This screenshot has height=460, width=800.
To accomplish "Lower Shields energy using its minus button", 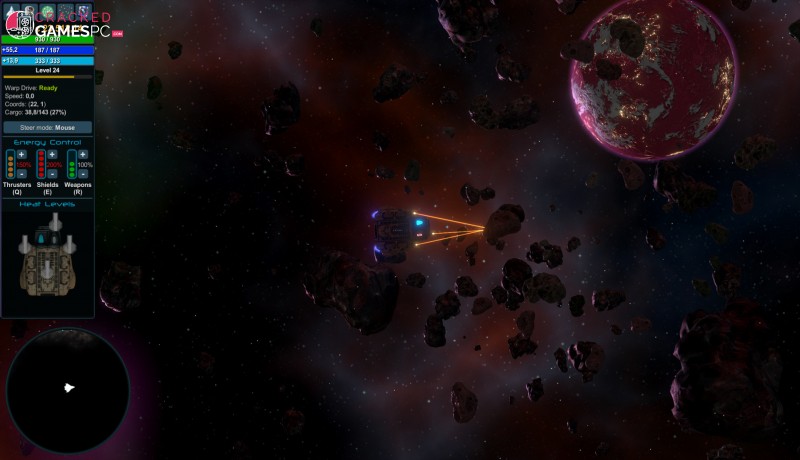I will click(52, 174).
